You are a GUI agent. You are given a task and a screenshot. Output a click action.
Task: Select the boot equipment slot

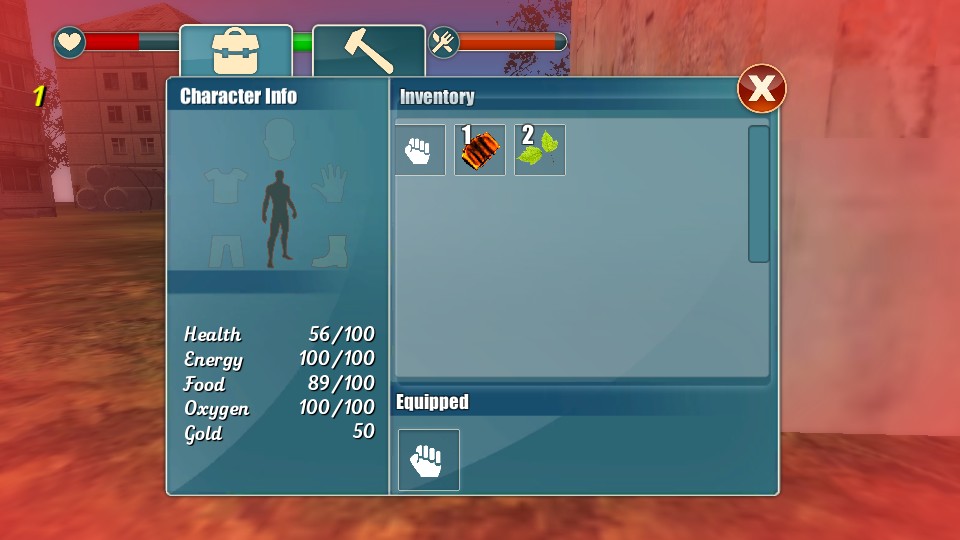click(329, 250)
